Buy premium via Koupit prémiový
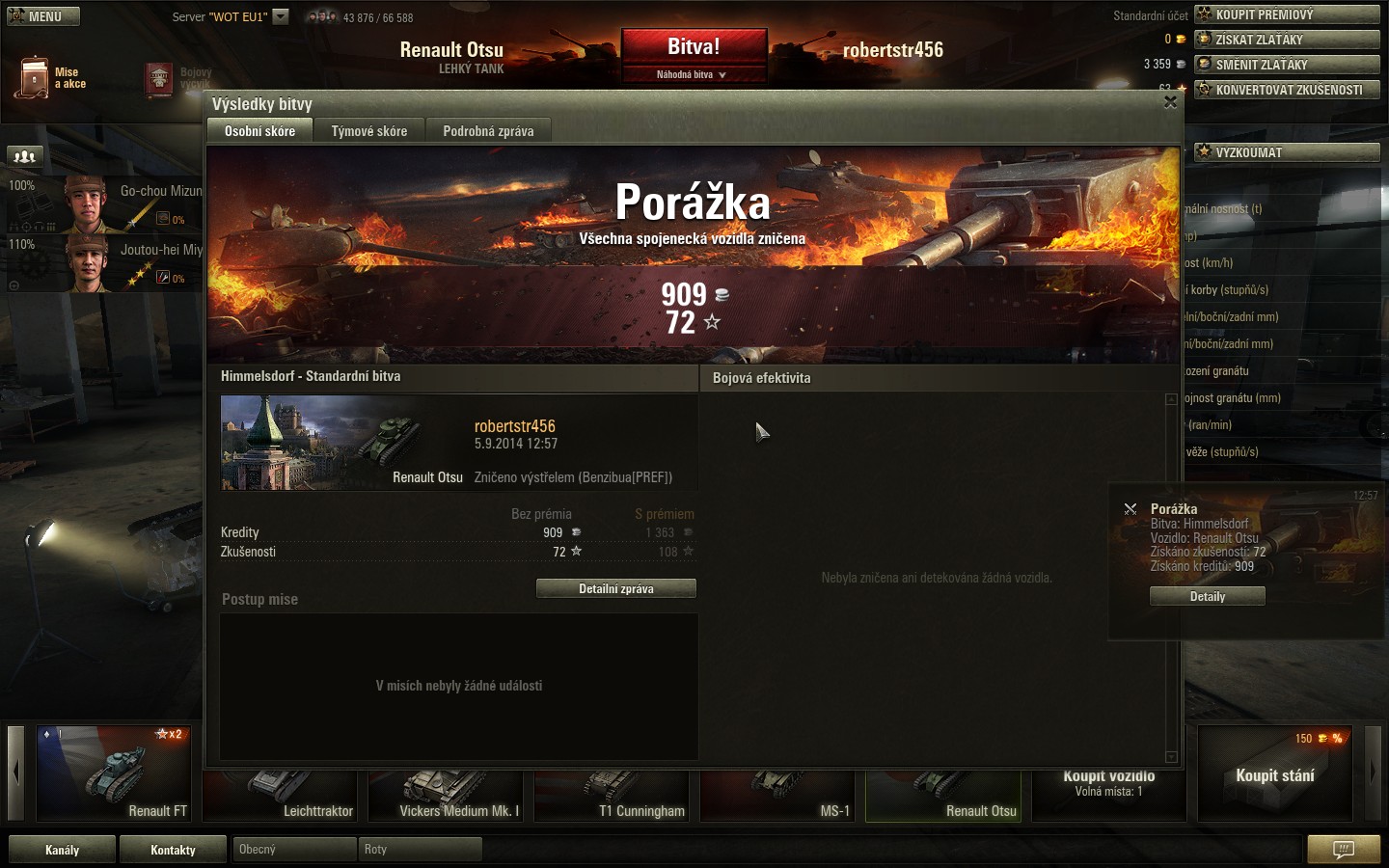This screenshot has height=868, width=1389. [x=1287, y=14]
